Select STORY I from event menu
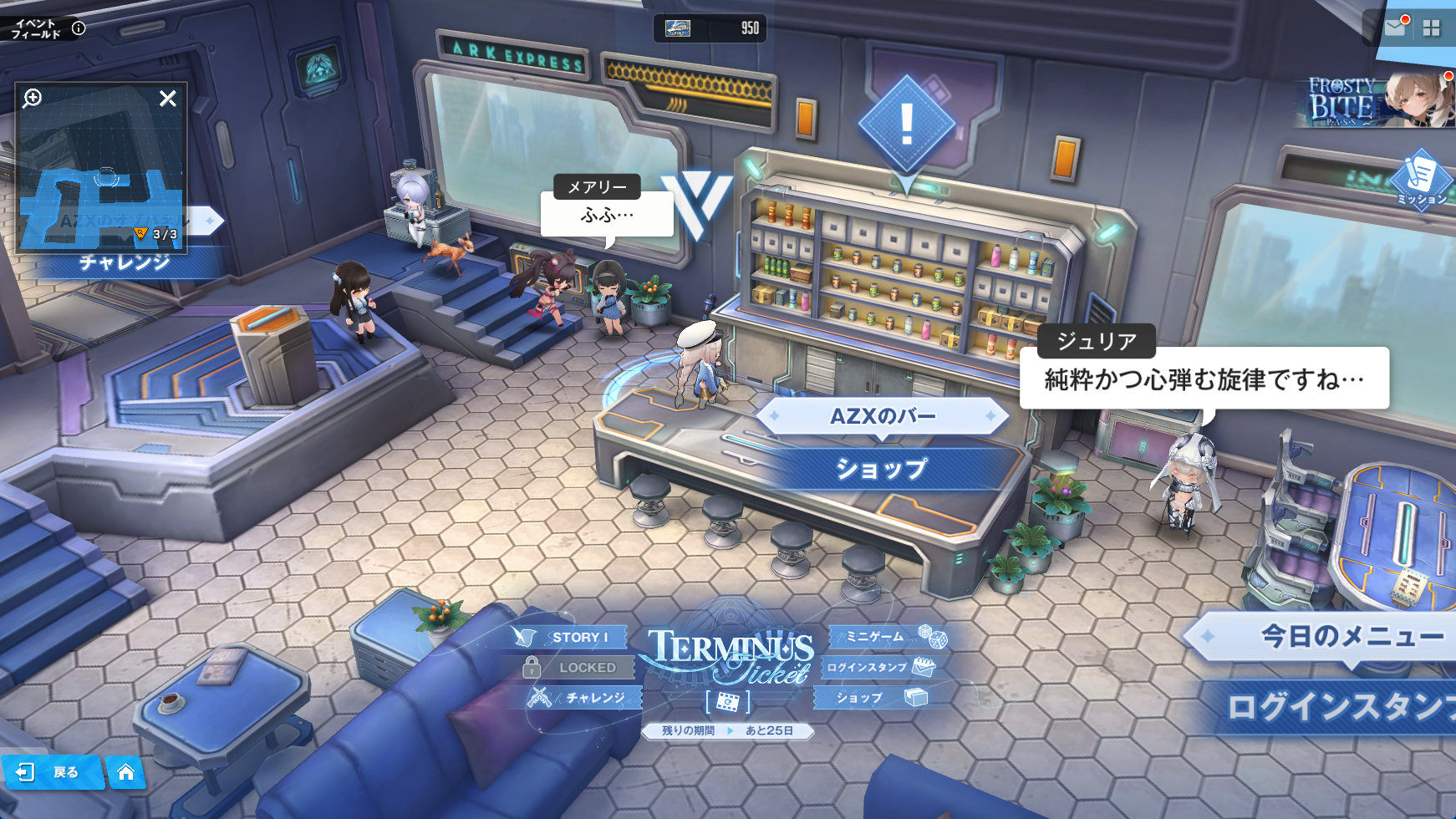The width and height of the screenshot is (1456, 819). 572,637
